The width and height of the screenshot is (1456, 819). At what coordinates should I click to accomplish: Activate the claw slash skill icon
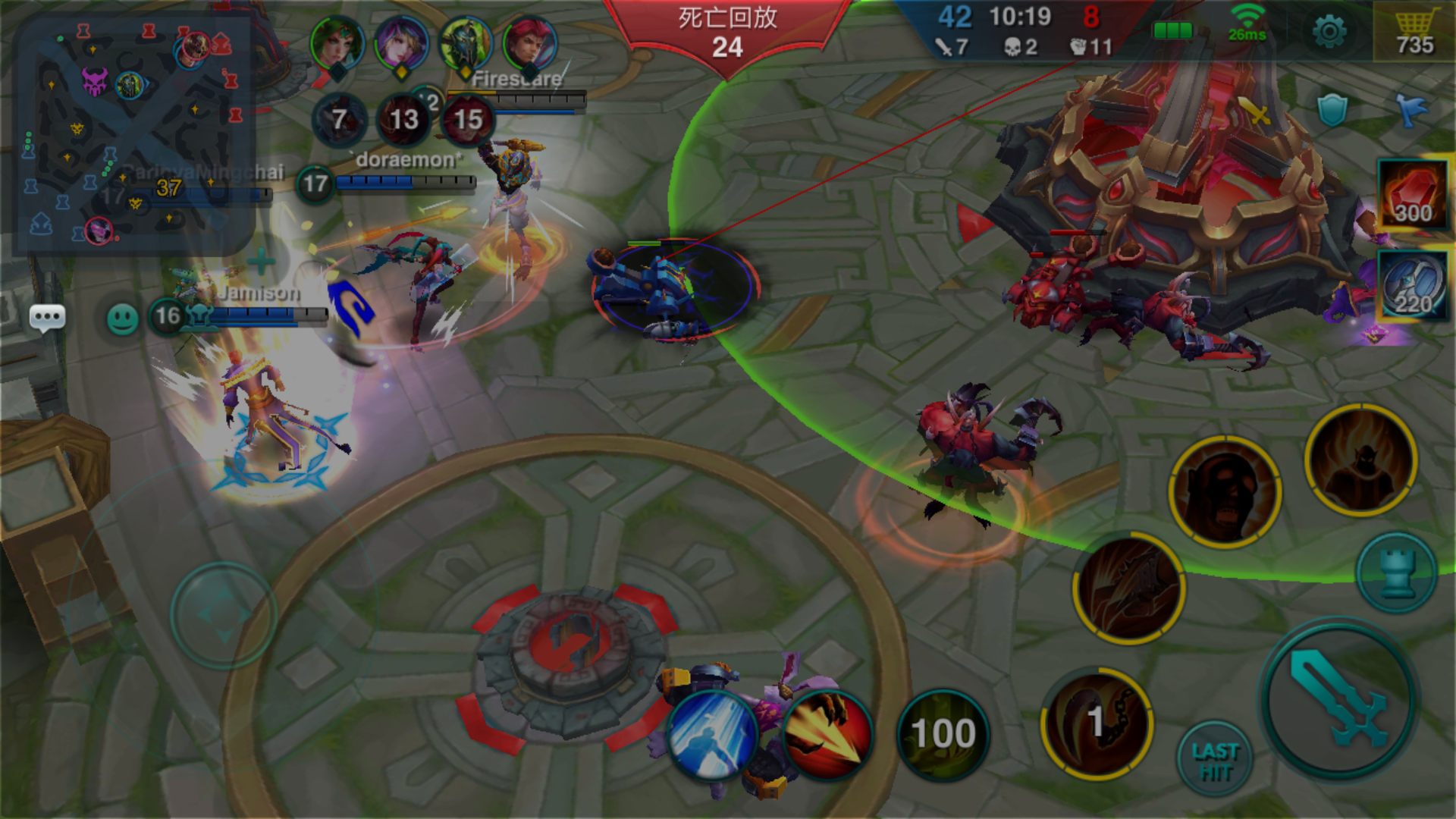click(1129, 588)
